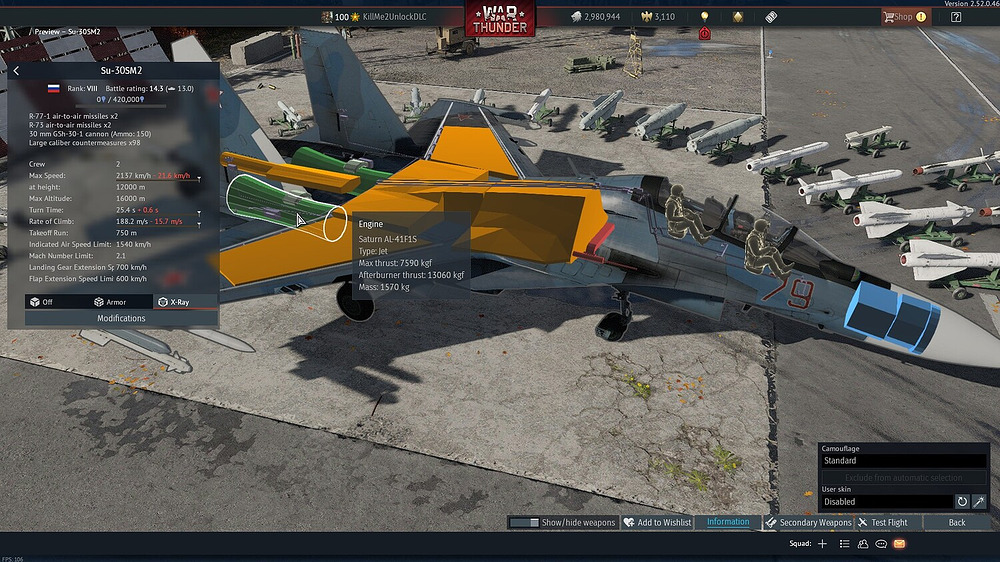
Task: Click the War Thunder logo
Action: tap(500, 20)
